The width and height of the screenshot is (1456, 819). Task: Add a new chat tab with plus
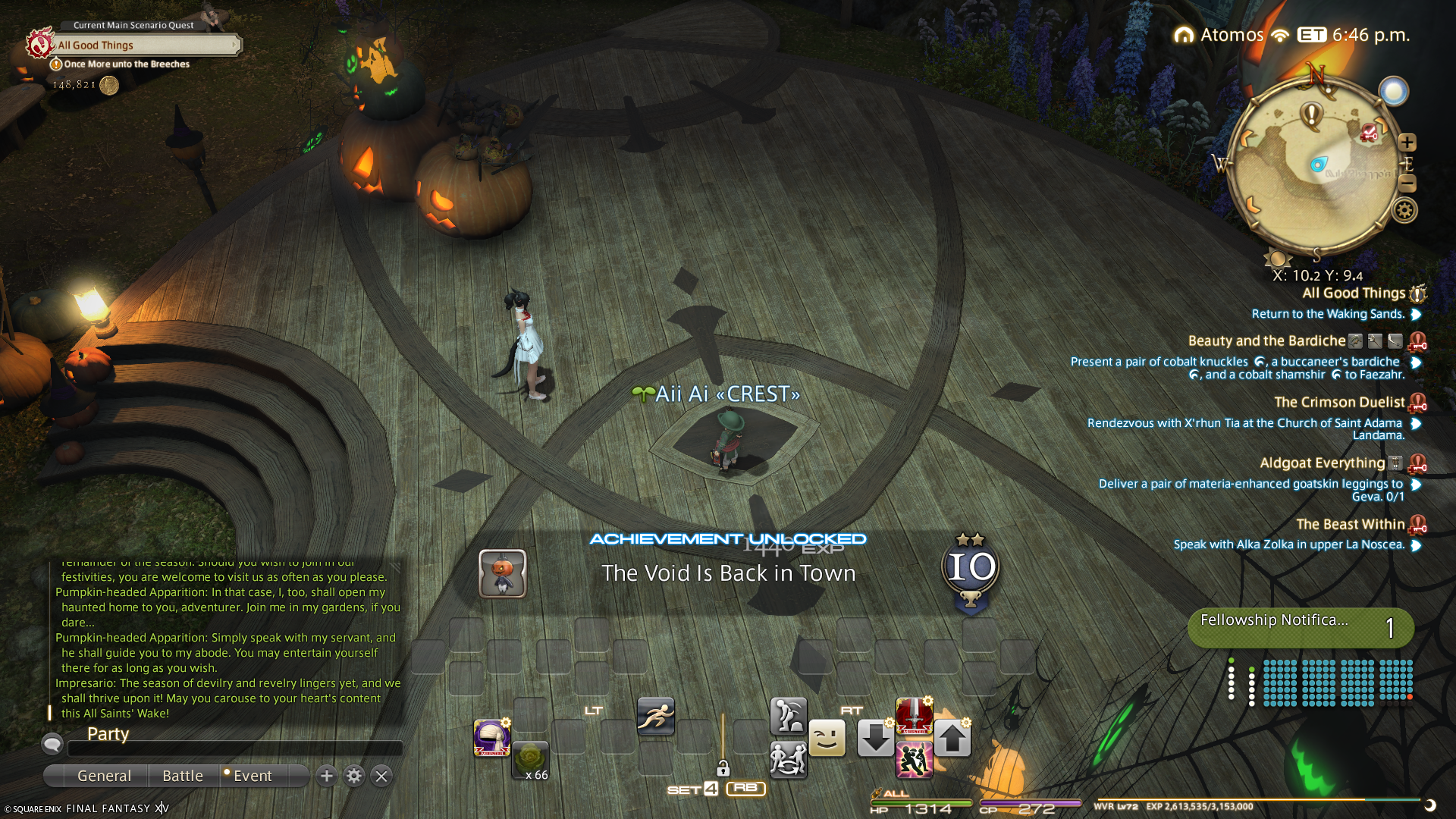tap(327, 776)
